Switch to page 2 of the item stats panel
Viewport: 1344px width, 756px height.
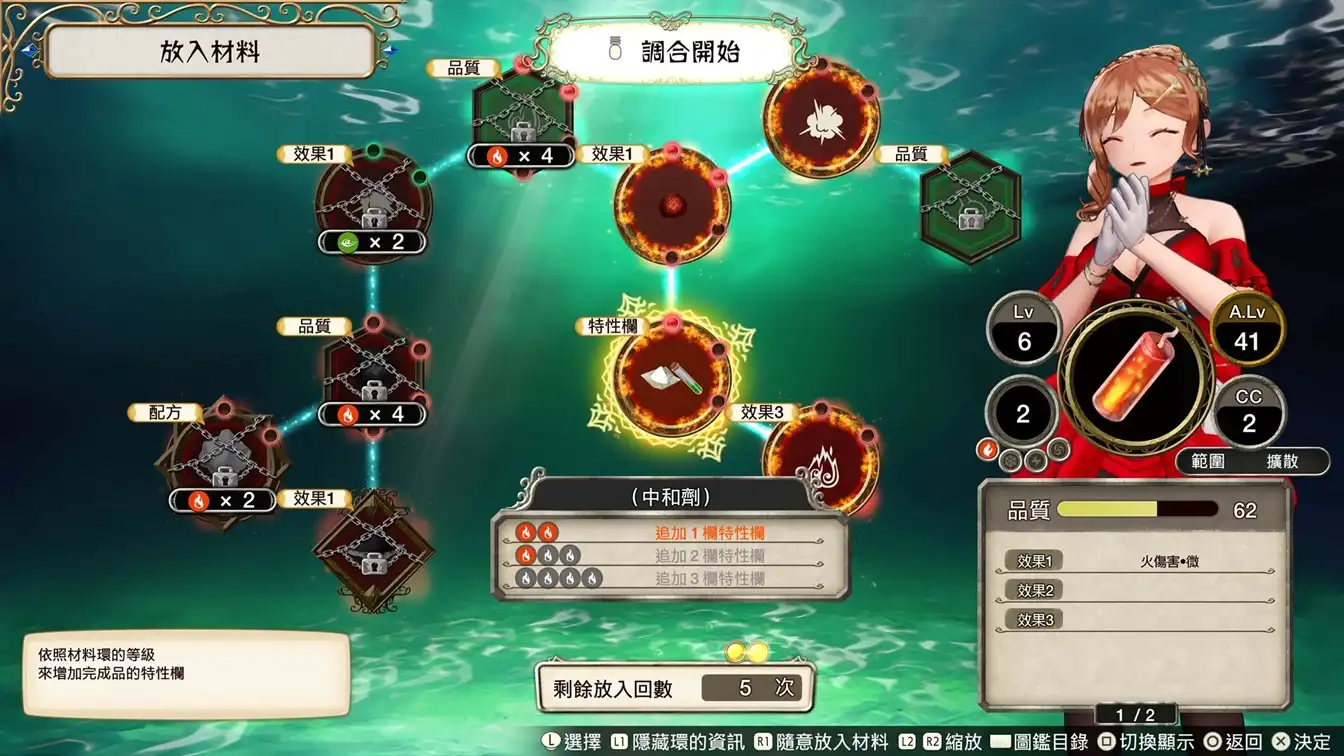1138,713
